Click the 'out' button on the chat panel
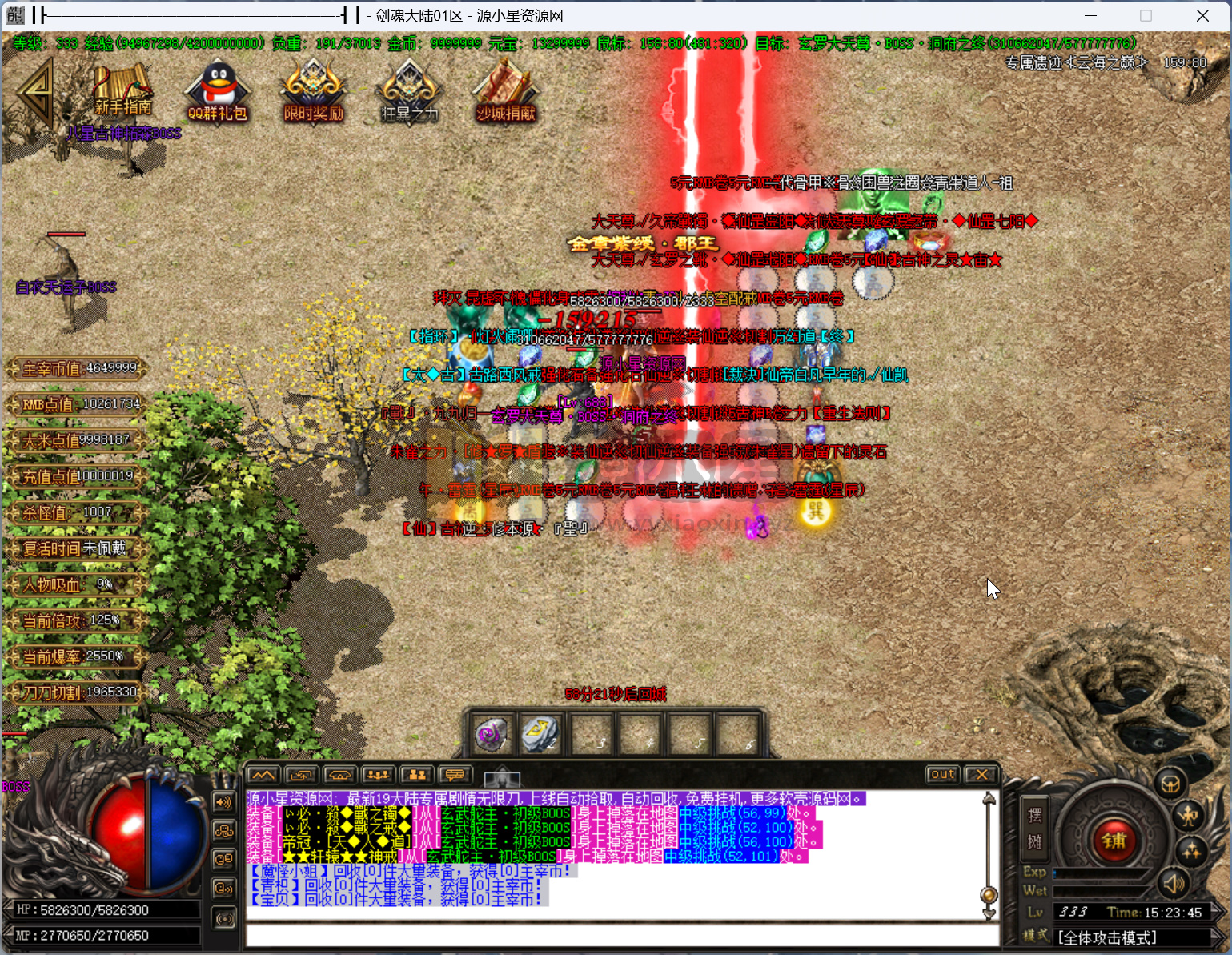The height and width of the screenshot is (955, 1232). coord(942,774)
